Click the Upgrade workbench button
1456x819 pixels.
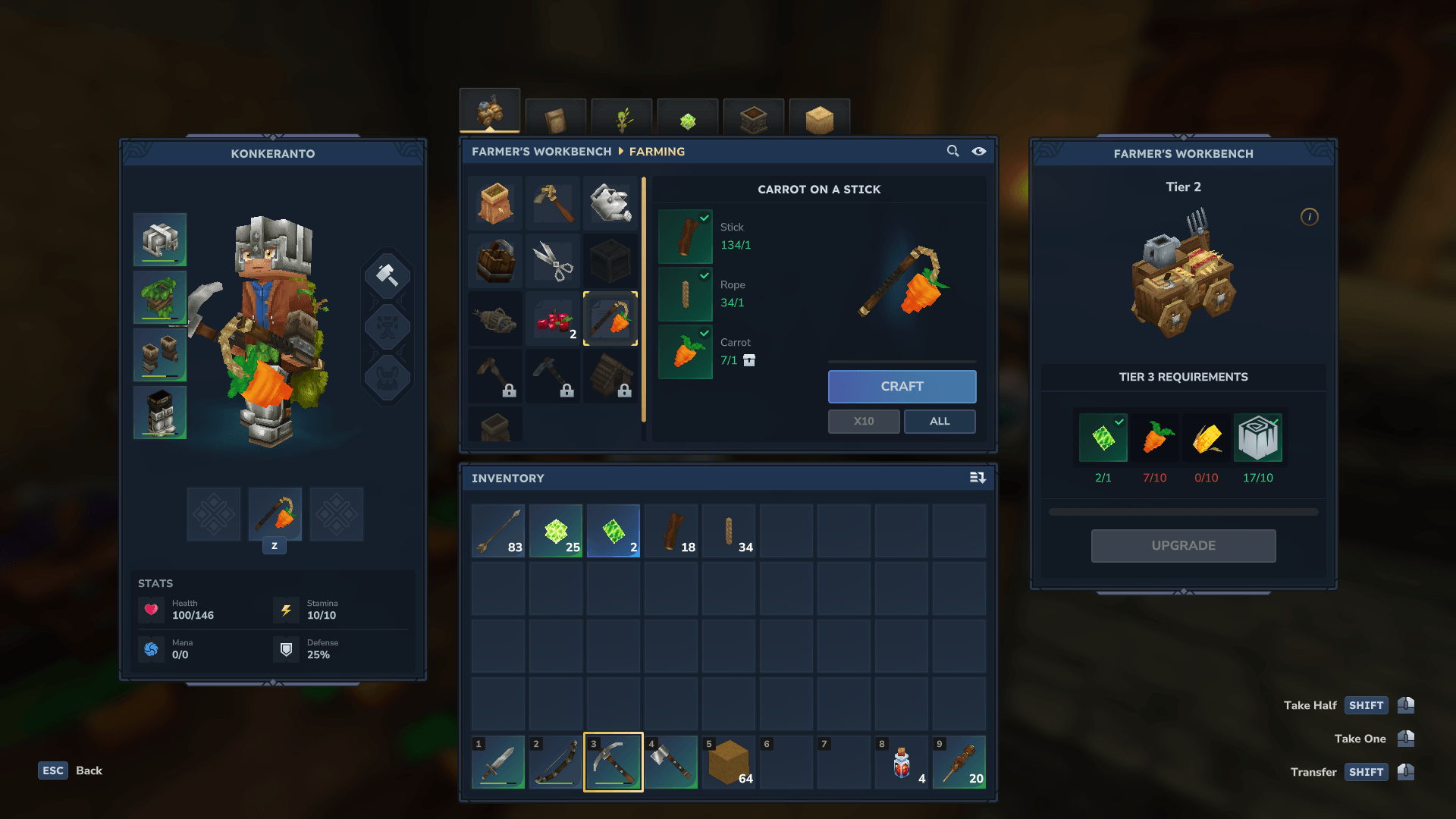coord(1183,546)
